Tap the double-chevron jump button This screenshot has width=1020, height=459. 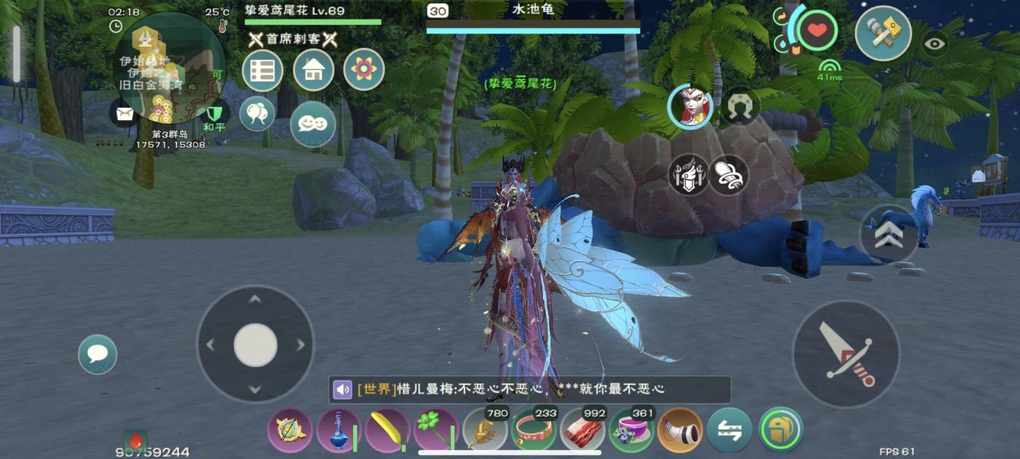[889, 234]
